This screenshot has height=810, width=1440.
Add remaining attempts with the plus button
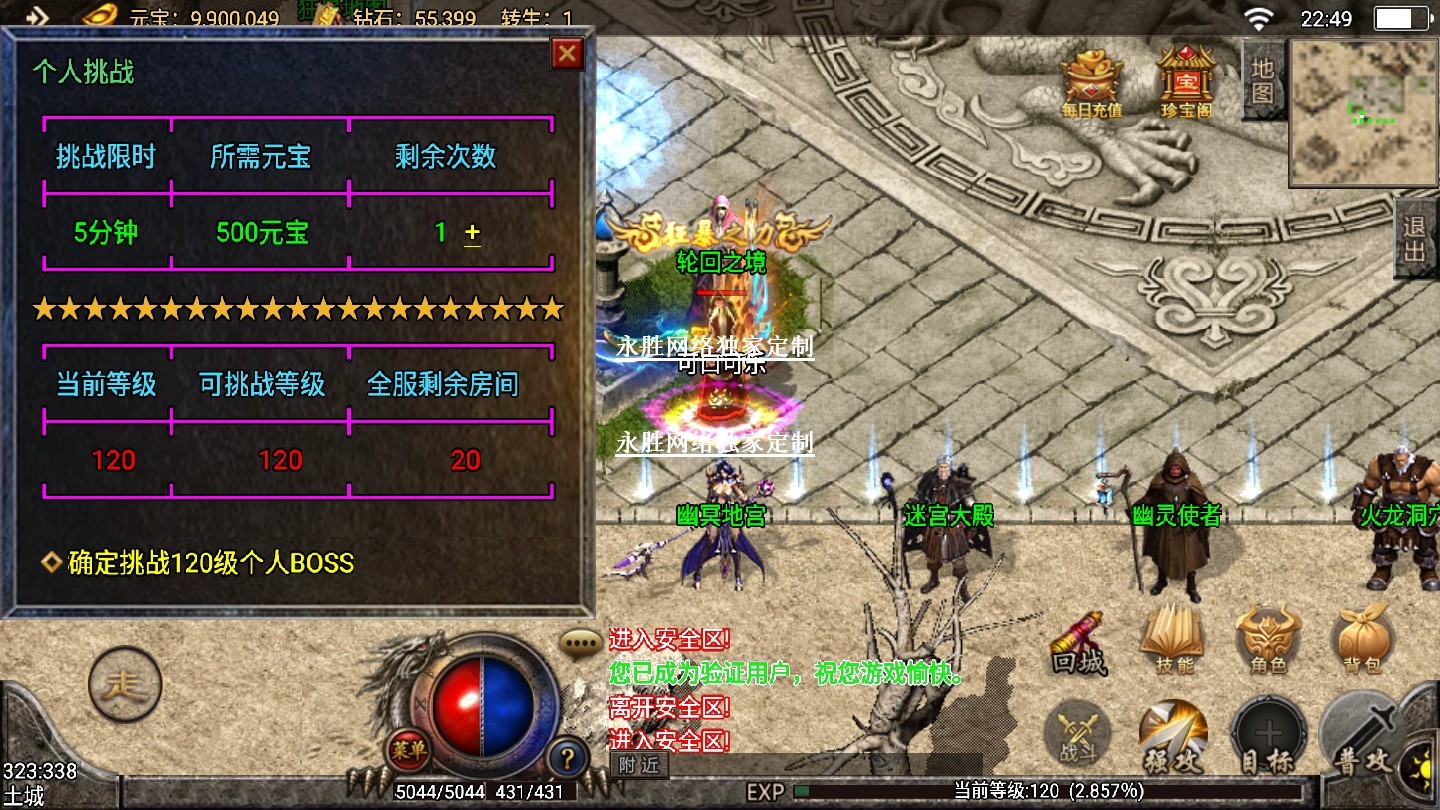(x=472, y=233)
